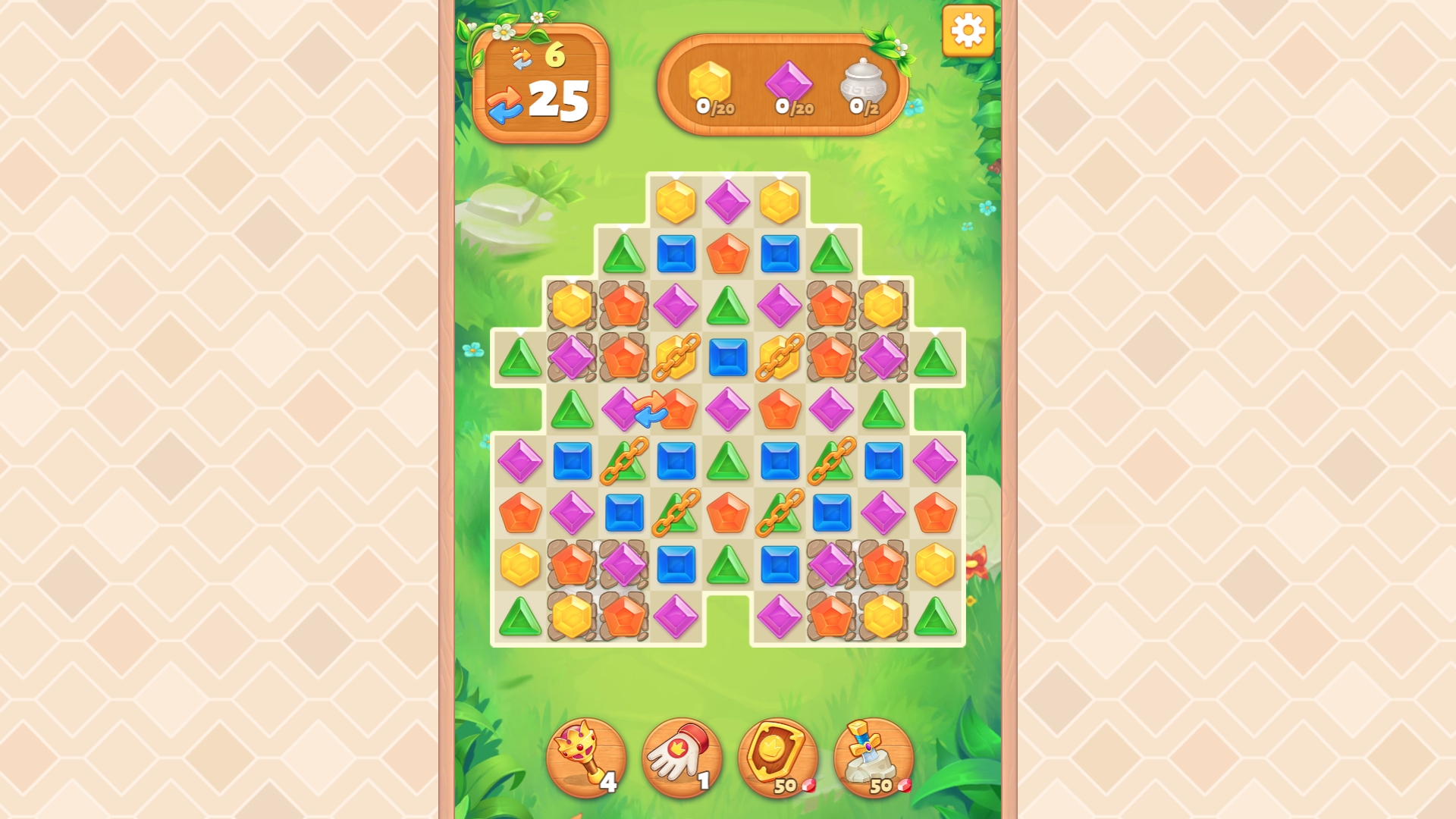Open the settings gear
This screenshot has width=1456, height=819.
point(967,32)
